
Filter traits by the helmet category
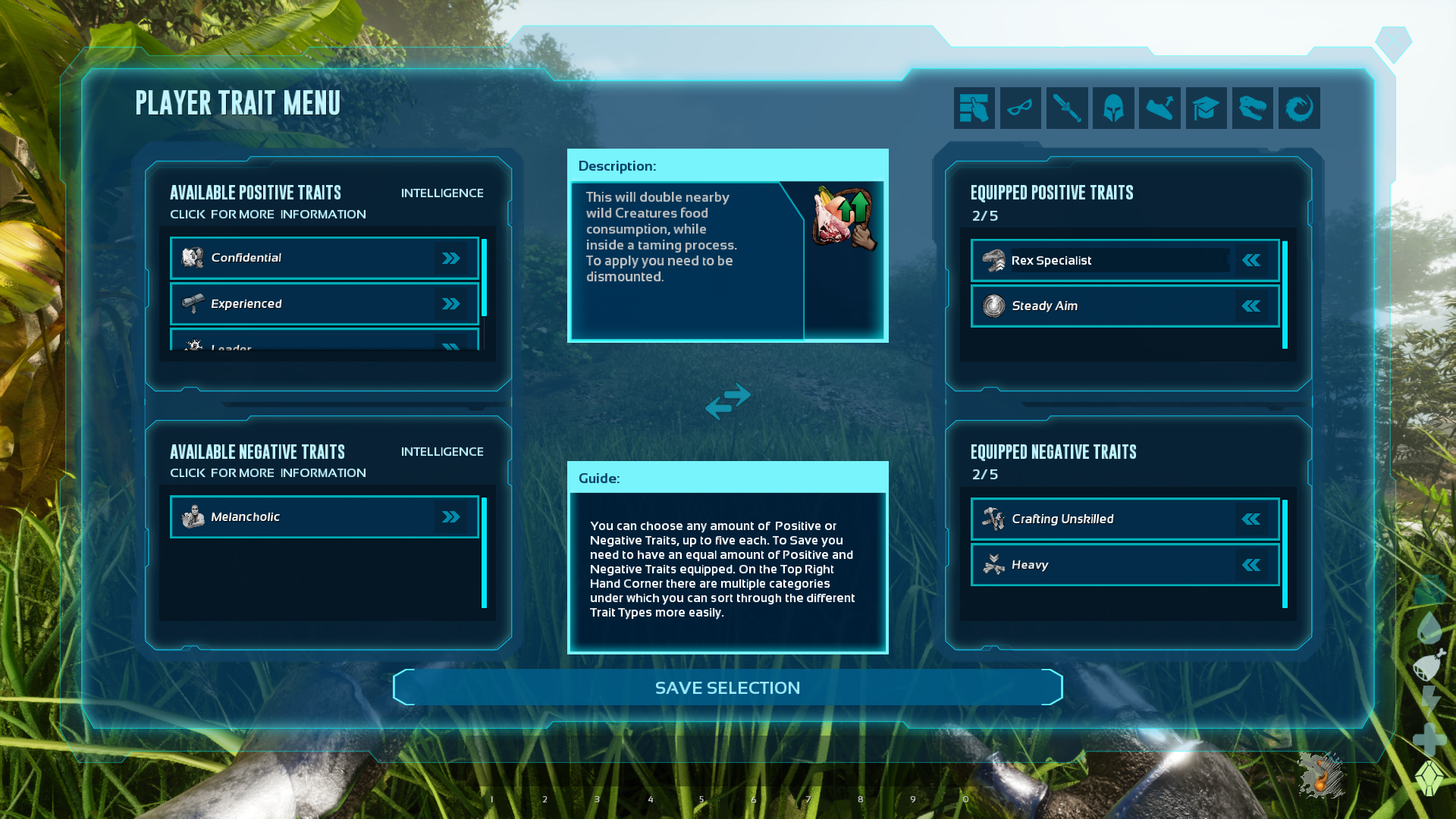coord(1113,108)
